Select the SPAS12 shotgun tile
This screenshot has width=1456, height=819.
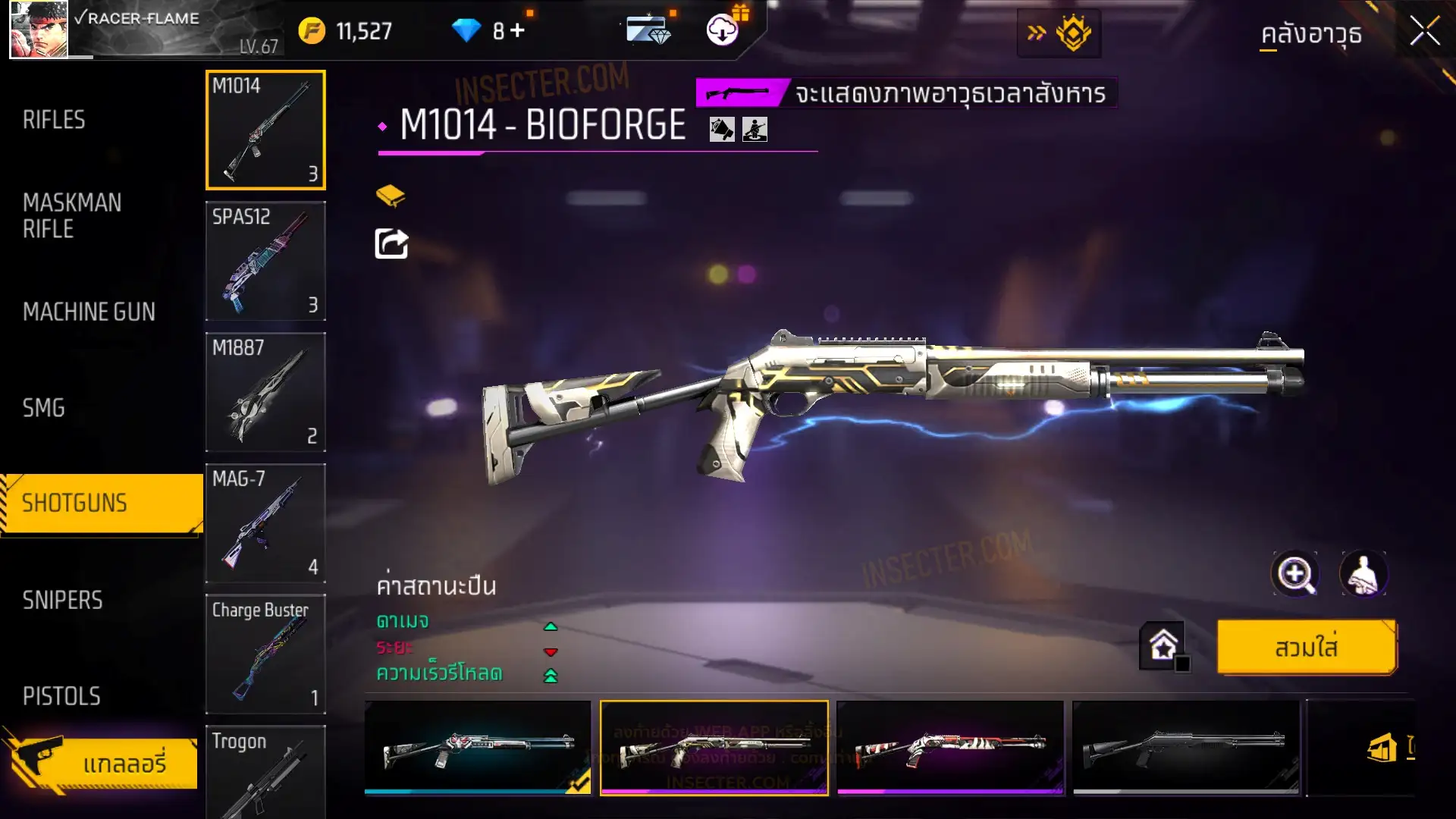click(x=265, y=260)
